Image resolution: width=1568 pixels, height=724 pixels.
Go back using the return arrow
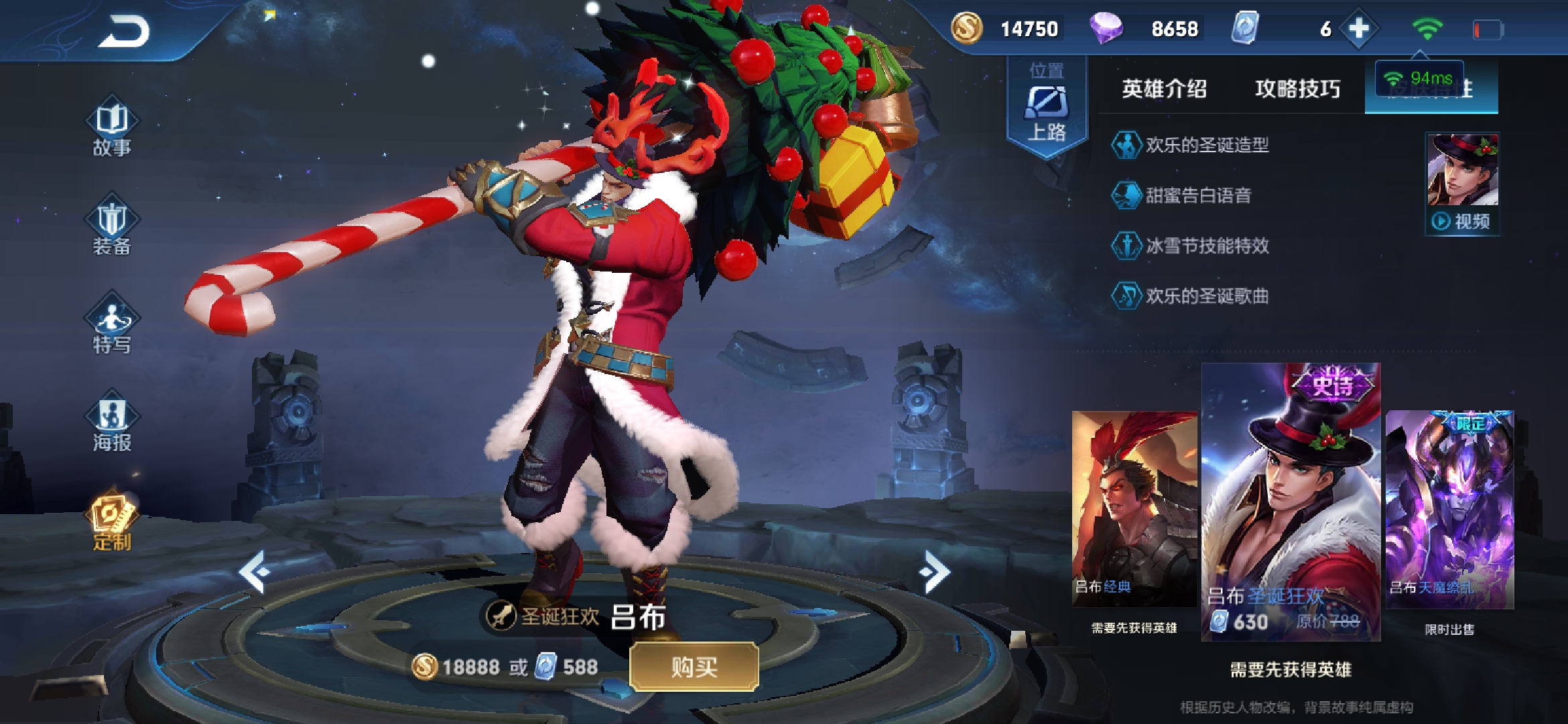(x=124, y=32)
